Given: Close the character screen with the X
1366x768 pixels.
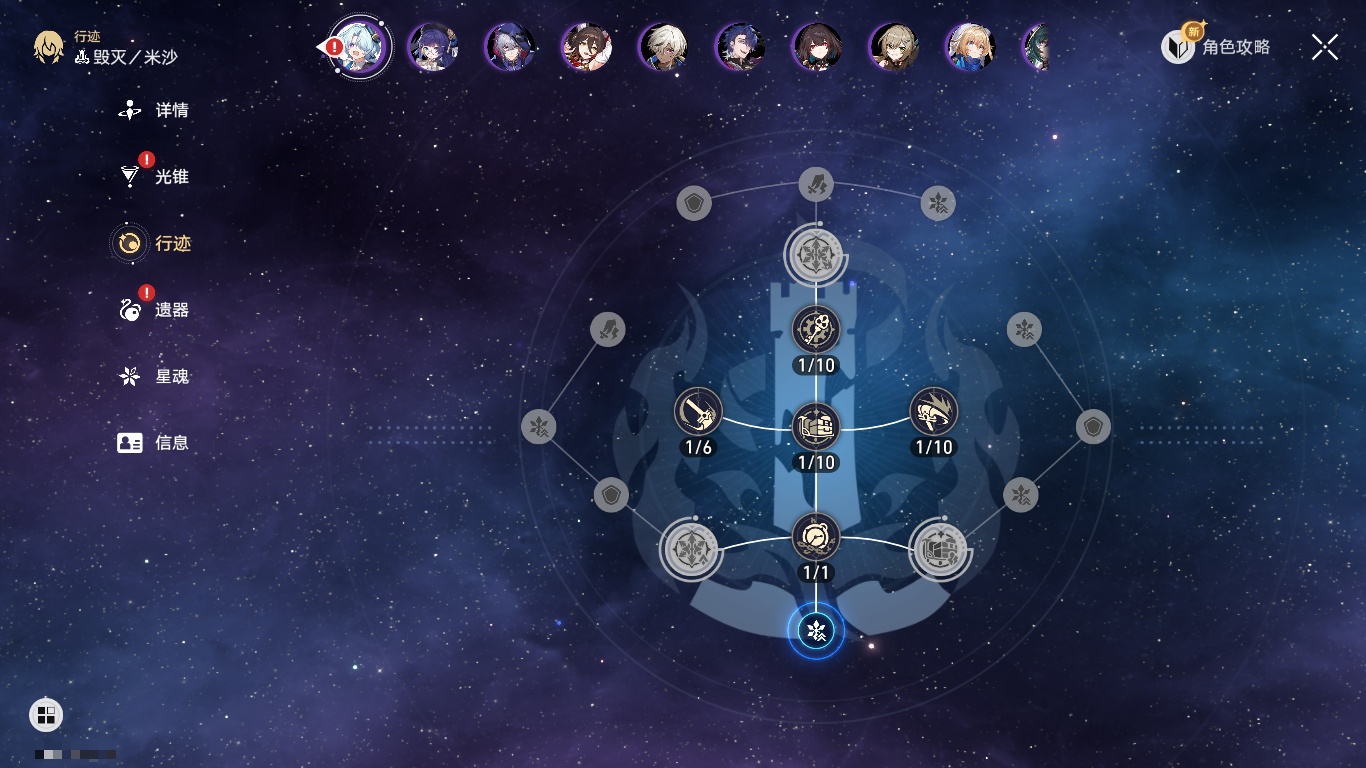Looking at the screenshot, I should pos(1325,47).
